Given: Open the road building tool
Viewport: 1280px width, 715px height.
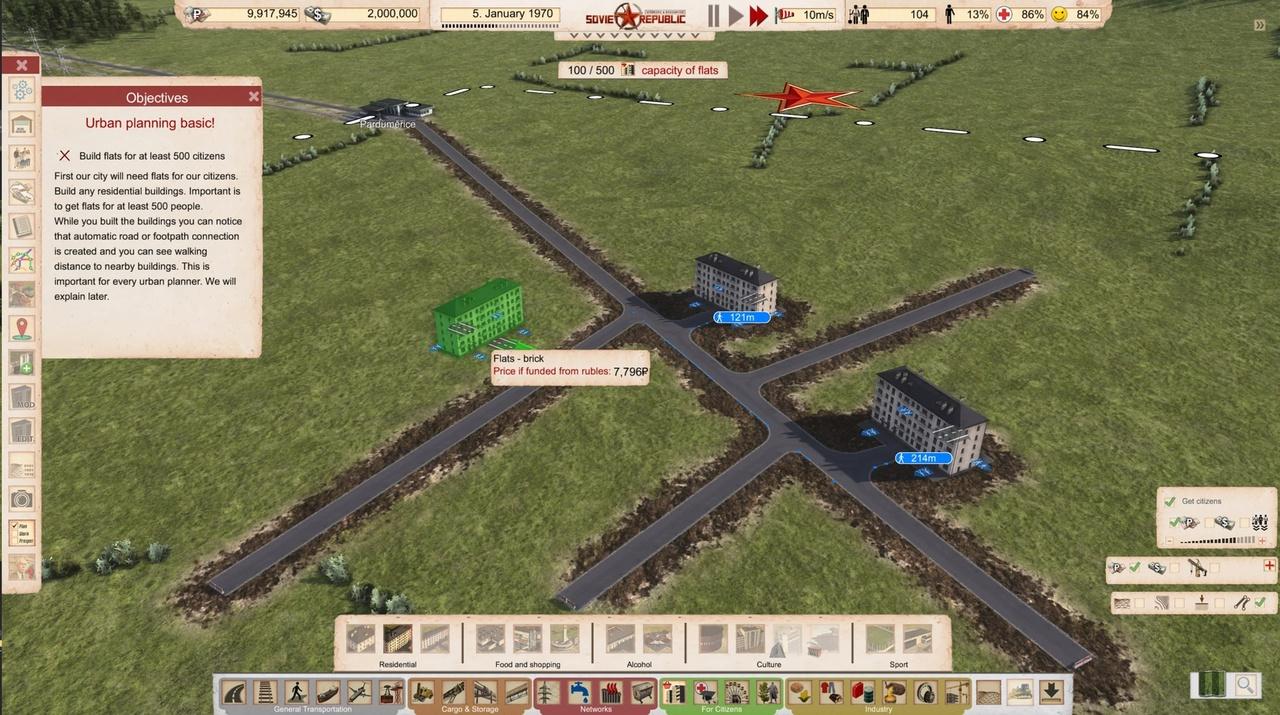Looking at the screenshot, I should pos(236,692).
